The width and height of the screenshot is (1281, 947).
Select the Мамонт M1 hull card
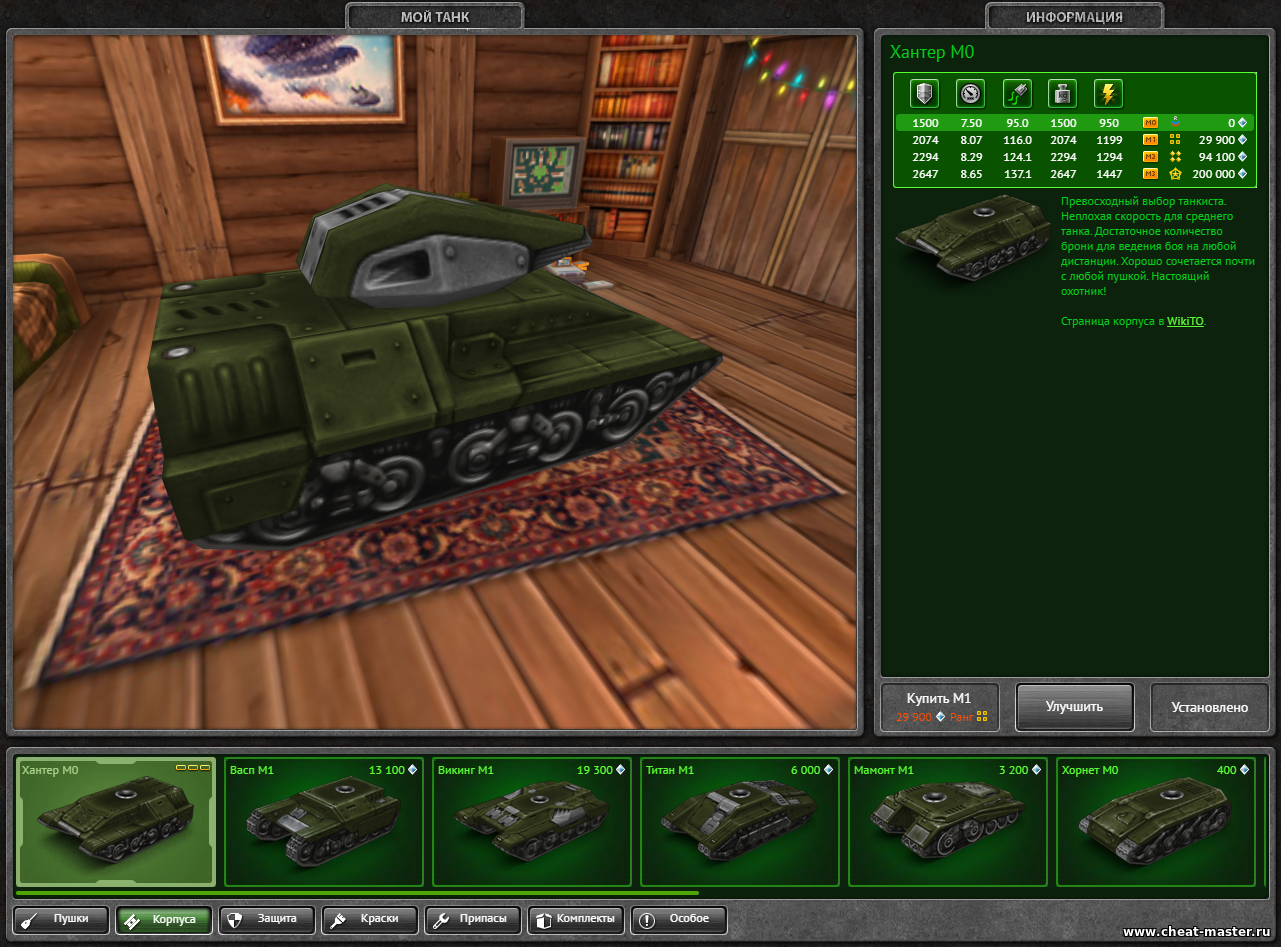pyautogui.click(x=948, y=821)
